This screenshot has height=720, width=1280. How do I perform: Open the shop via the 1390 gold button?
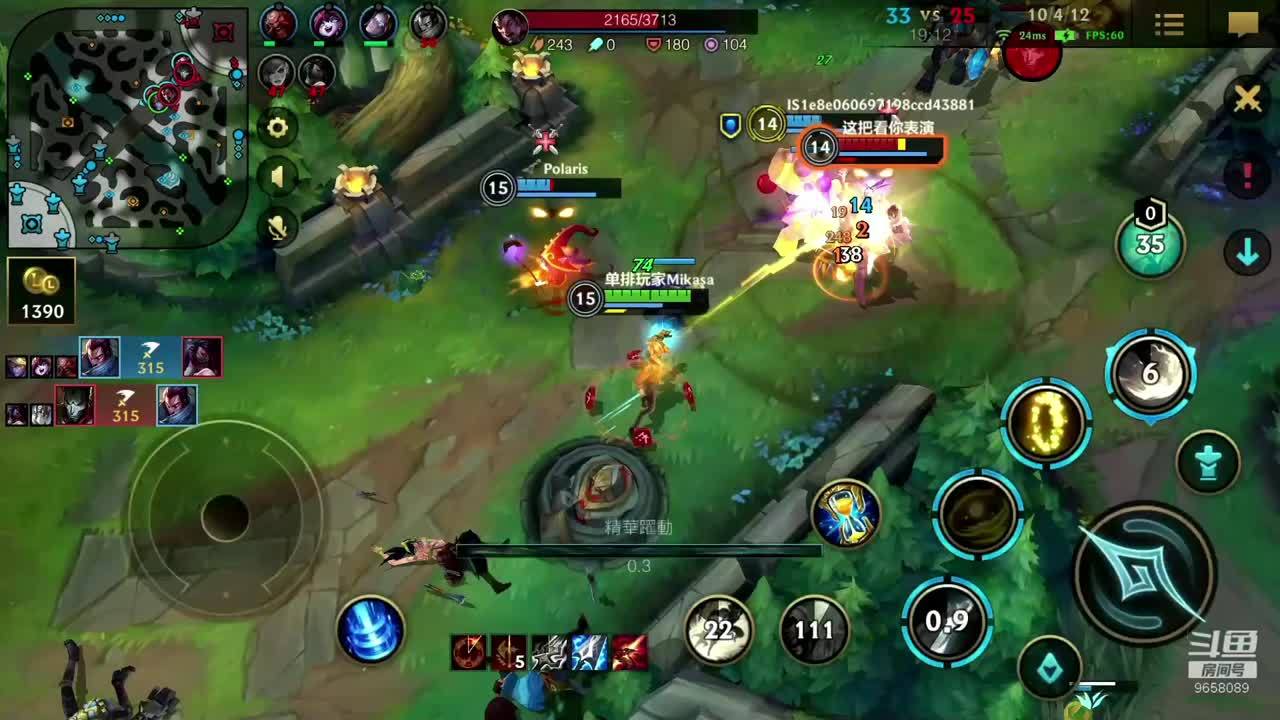coord(42,291)
